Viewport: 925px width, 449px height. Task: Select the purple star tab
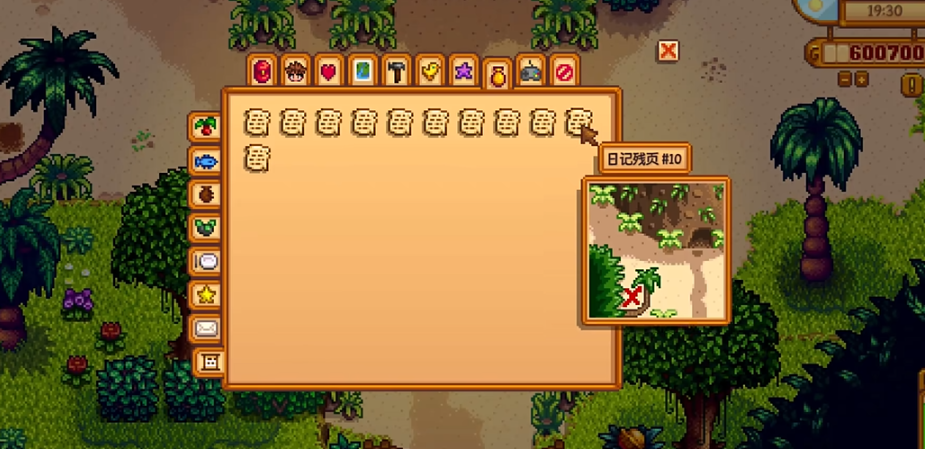[464, 71]
